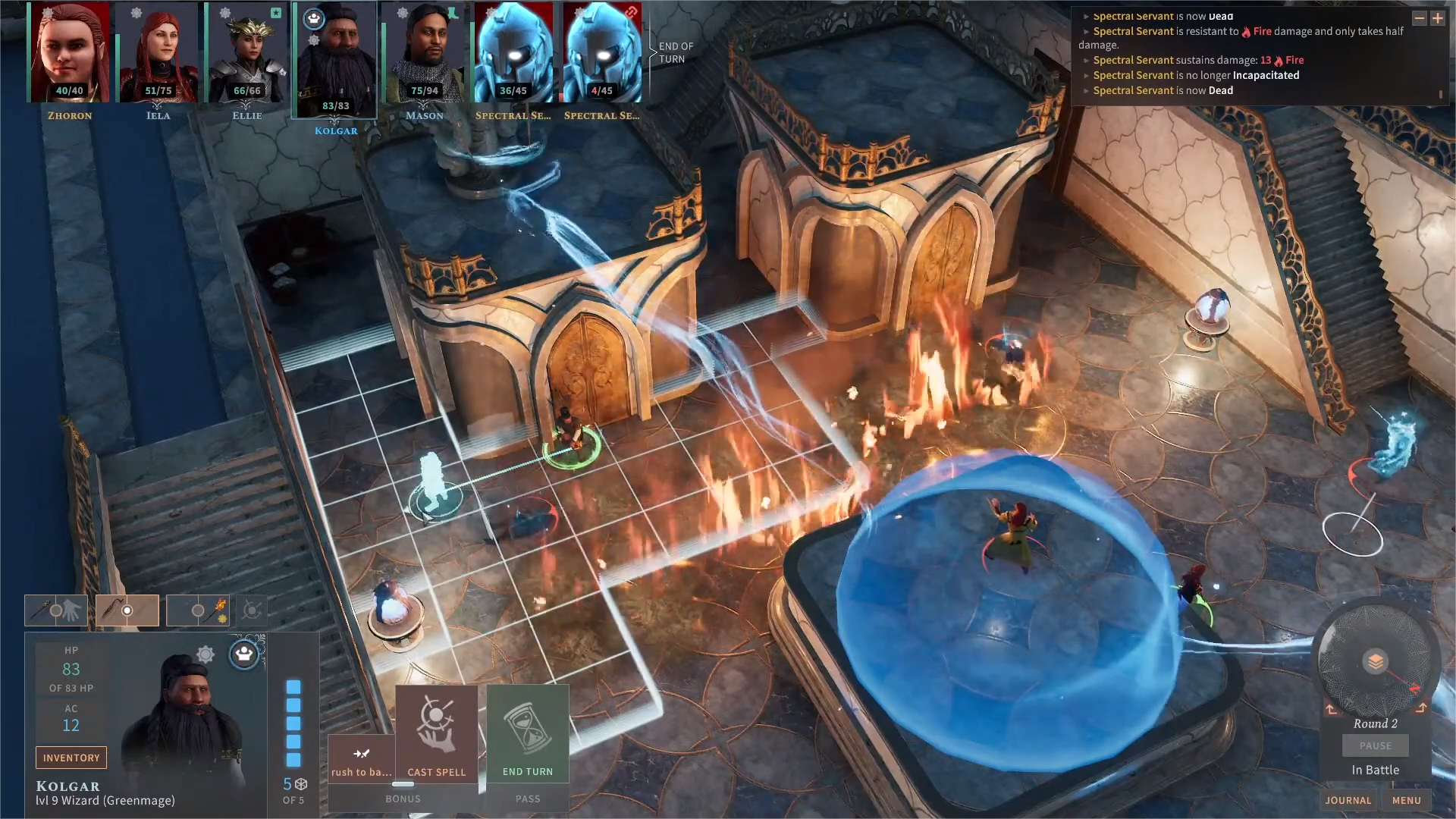Open the game Menu
Image resolution: width=1456 pixels, height=819 pixels.
click(x=1406, y=800)
